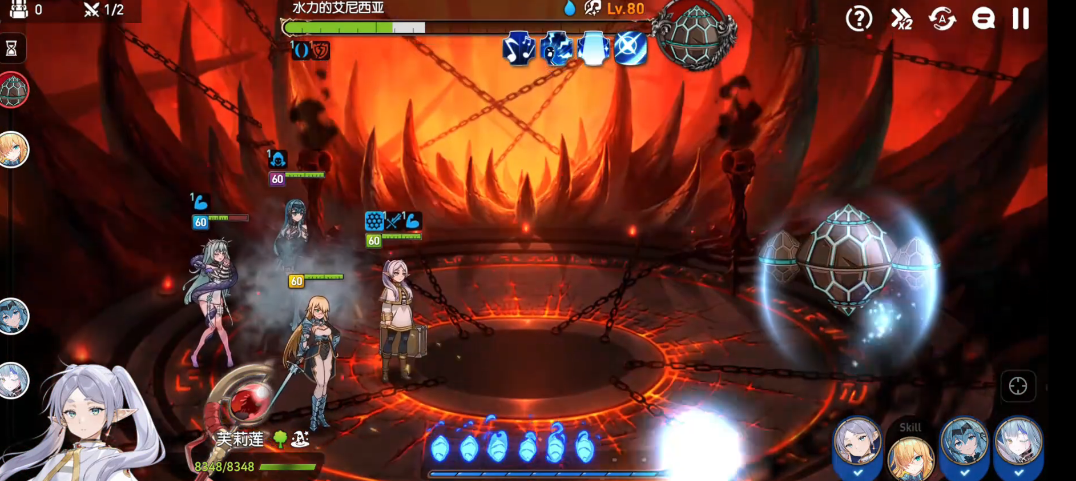Inspect the boss's first blue passive skill icon
This screenshot has width=1076, height=481.
click(519, 48)
